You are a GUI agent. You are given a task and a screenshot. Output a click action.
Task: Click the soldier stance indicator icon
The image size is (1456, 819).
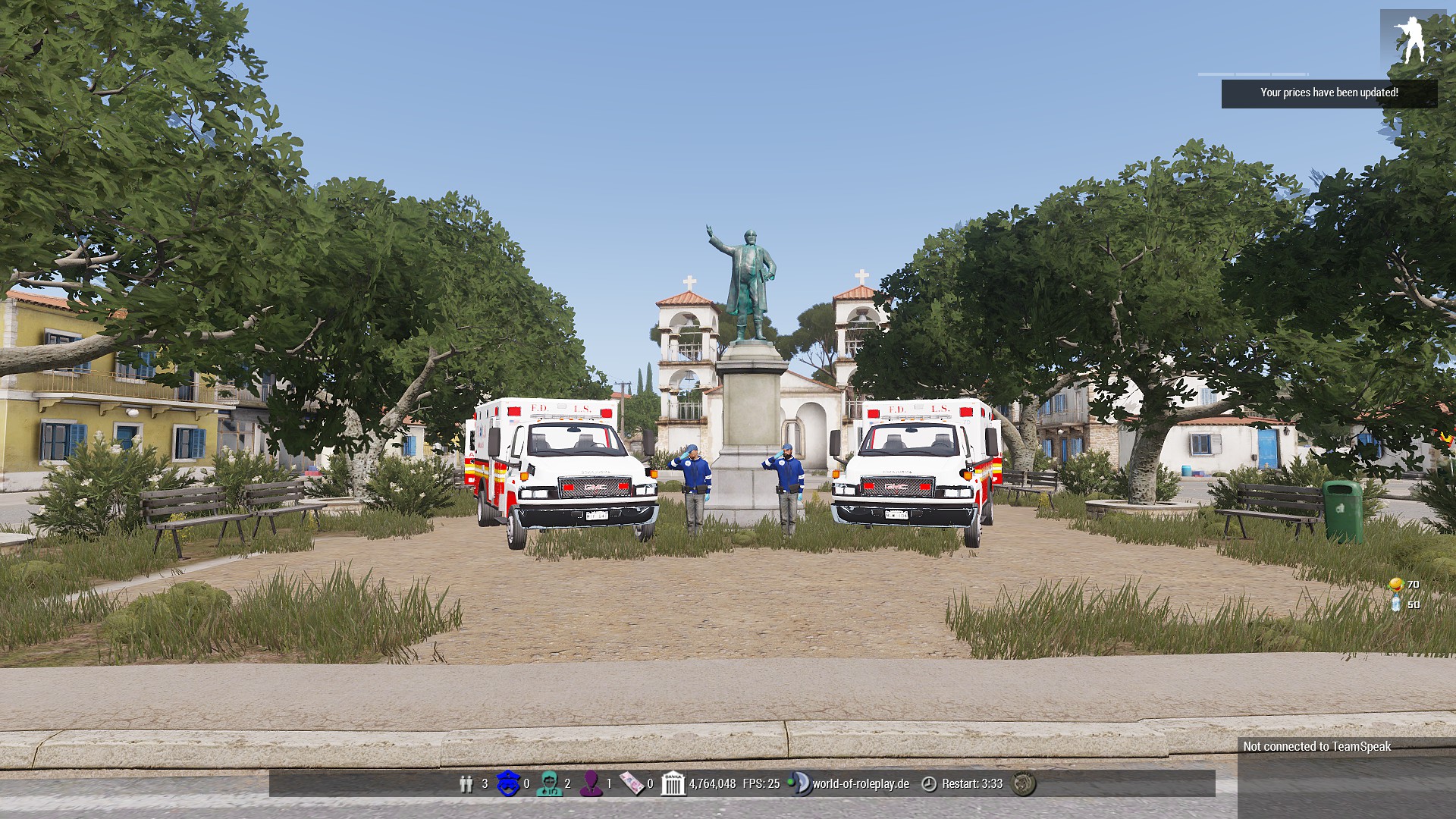click(1412, 39)
